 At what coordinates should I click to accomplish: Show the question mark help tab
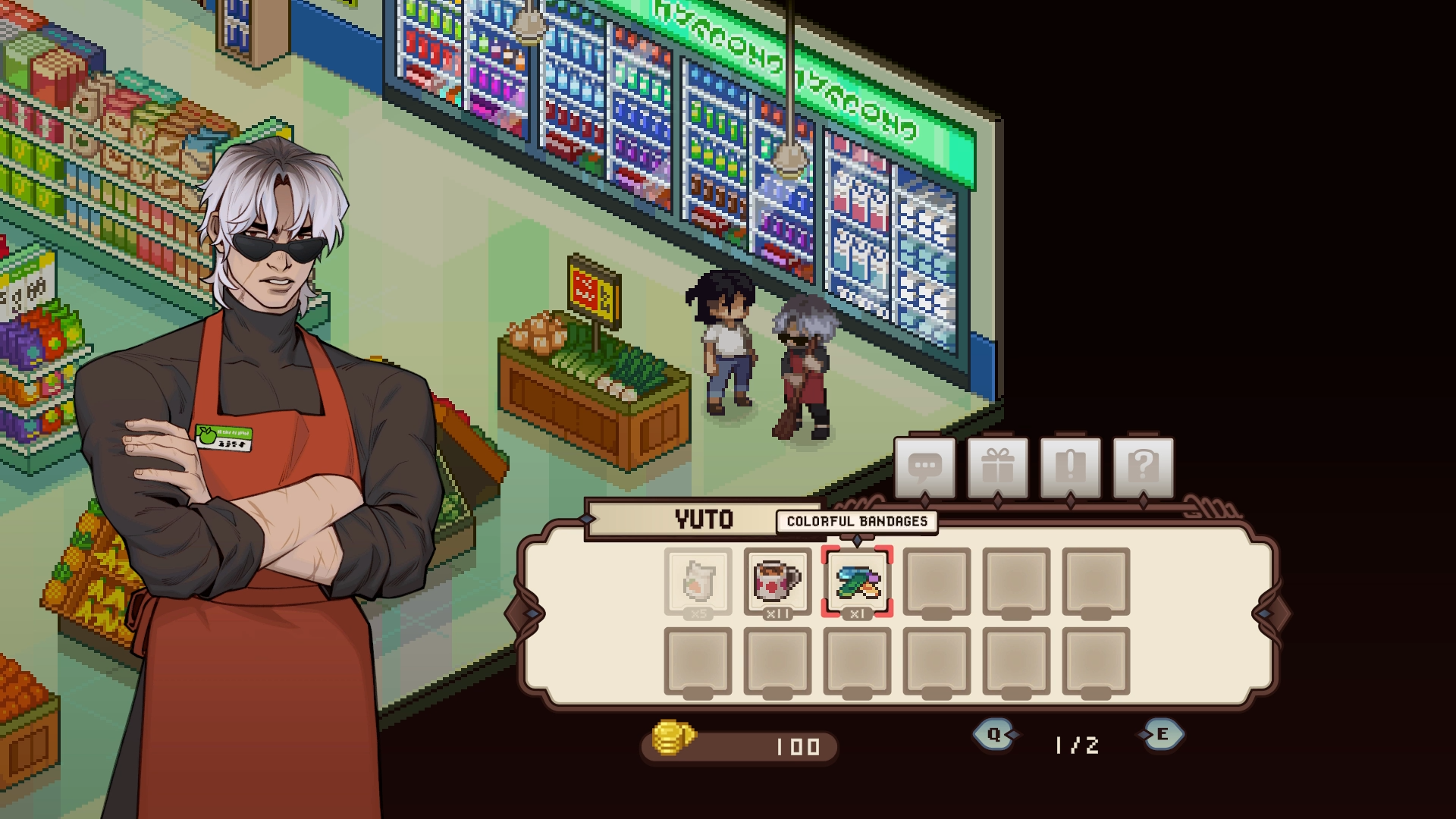1143,466
